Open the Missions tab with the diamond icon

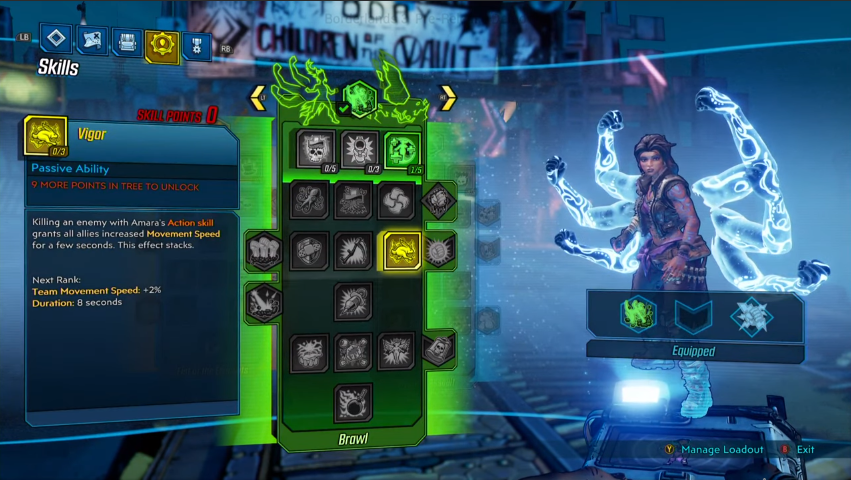click(x=57, y=39)
